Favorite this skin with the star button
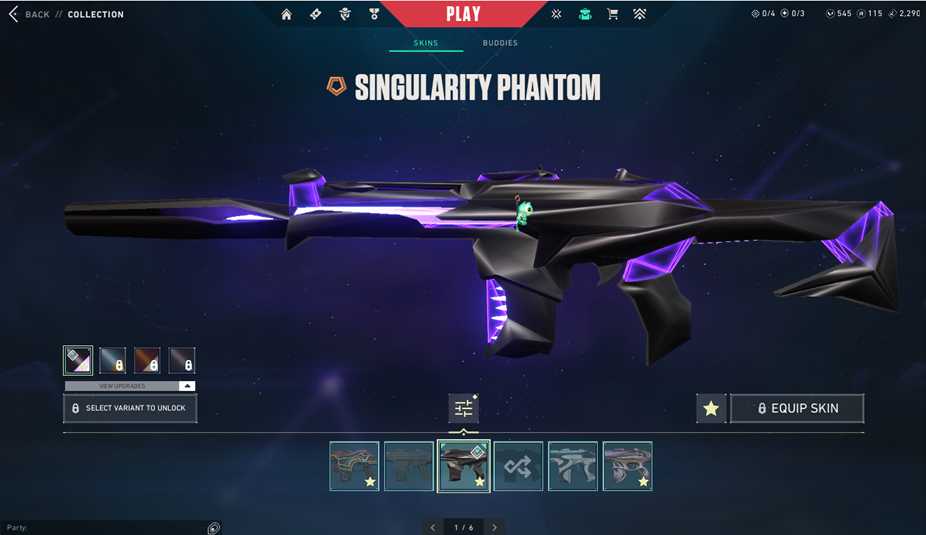 click(711, 408)
